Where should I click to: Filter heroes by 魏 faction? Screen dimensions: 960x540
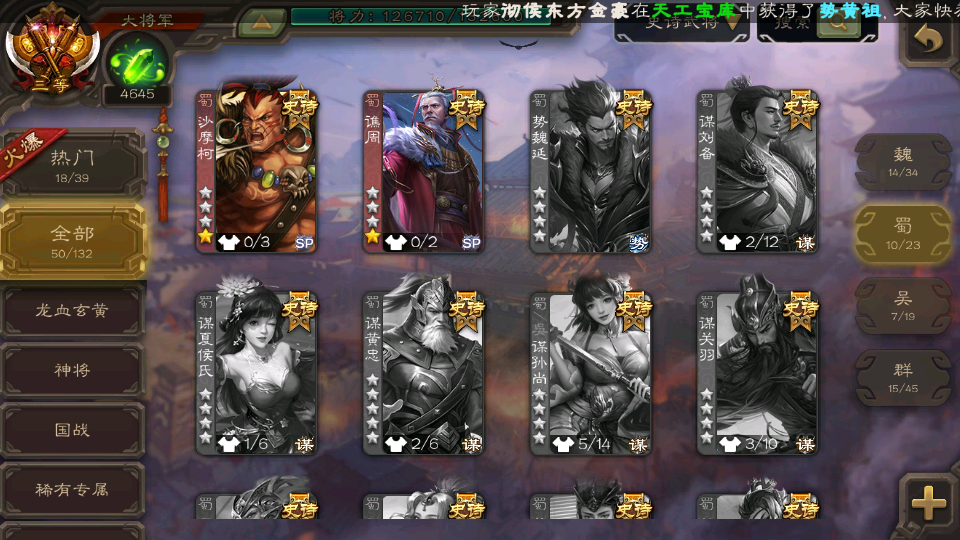point(902,161)
